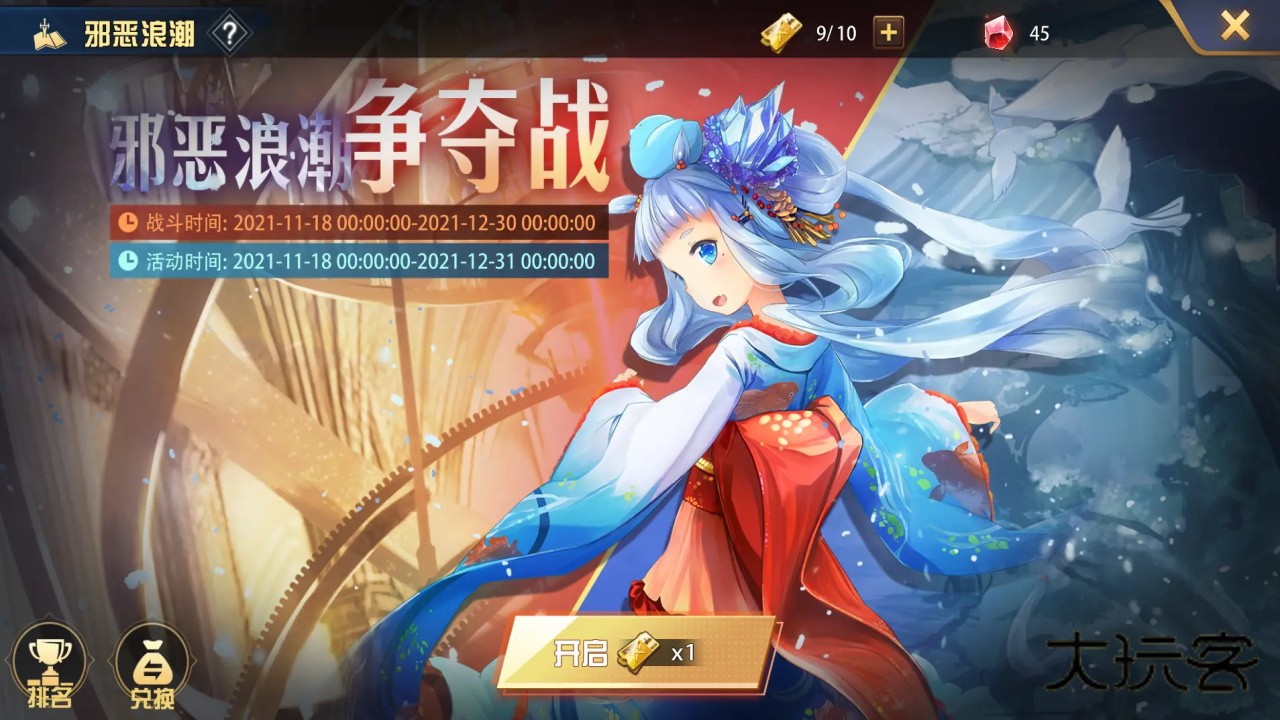Viewport: 1280px width, 720px height.
Task: Click the gold ingot currency icon
Action: coord(776,32)
